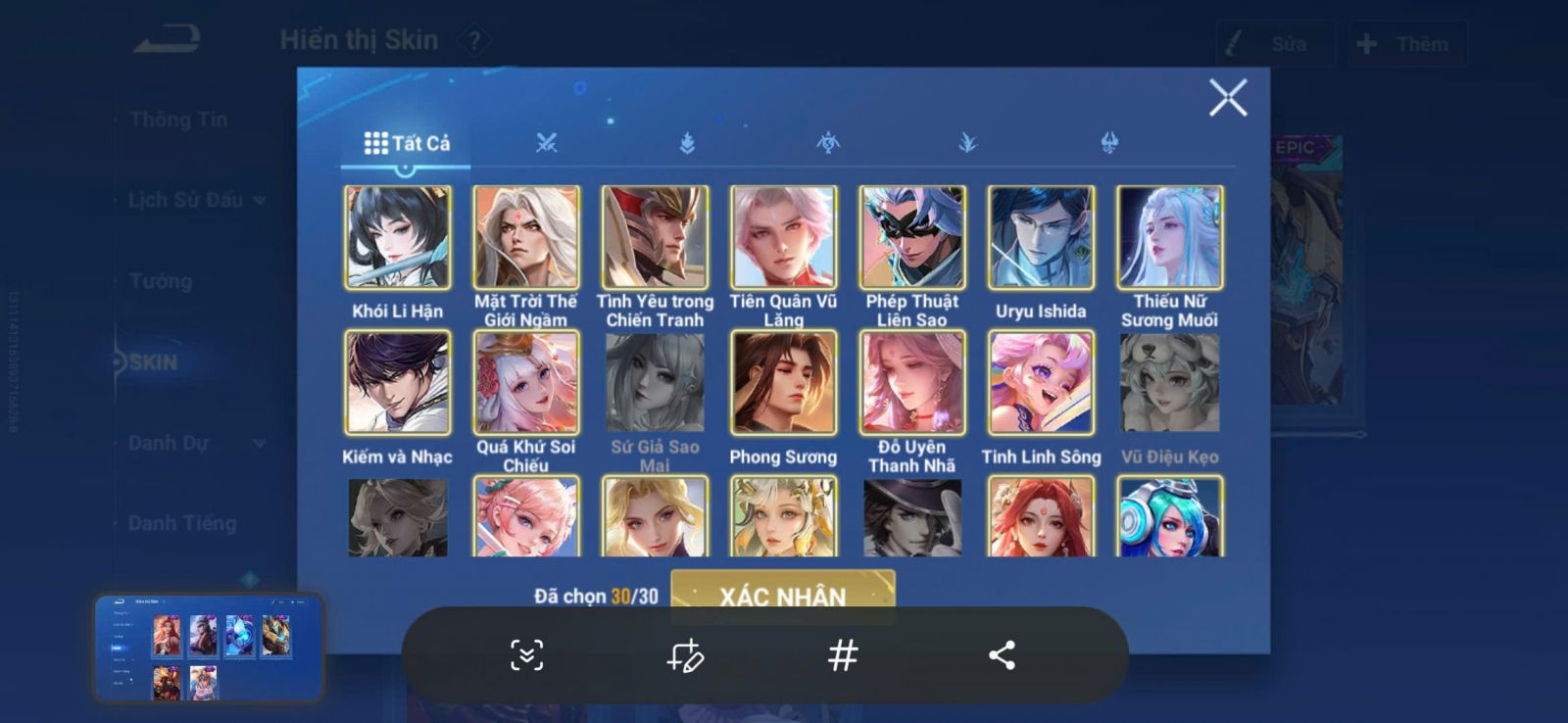Choose the Thiếu Nữ Sương Muối skin
The width and height of the screenshot is (1568, 723).
tap(1170, 237)
